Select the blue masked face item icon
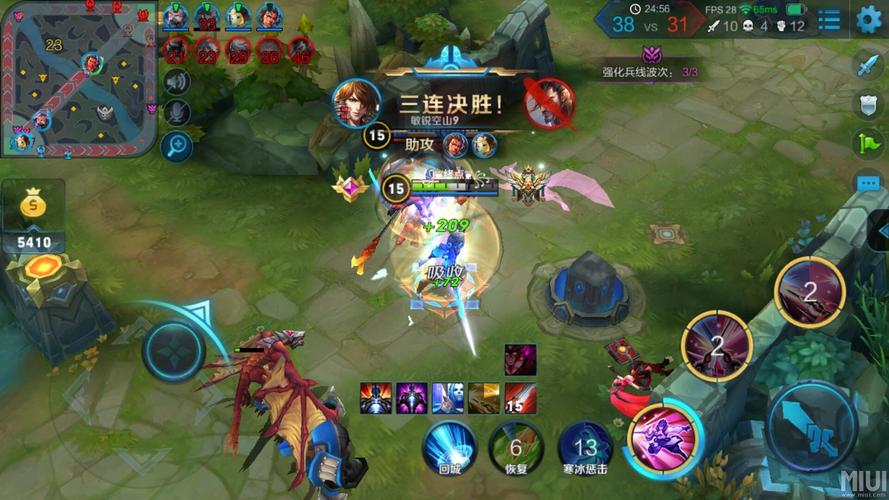This screenshot has width=889, height=500. click(447, 398)
